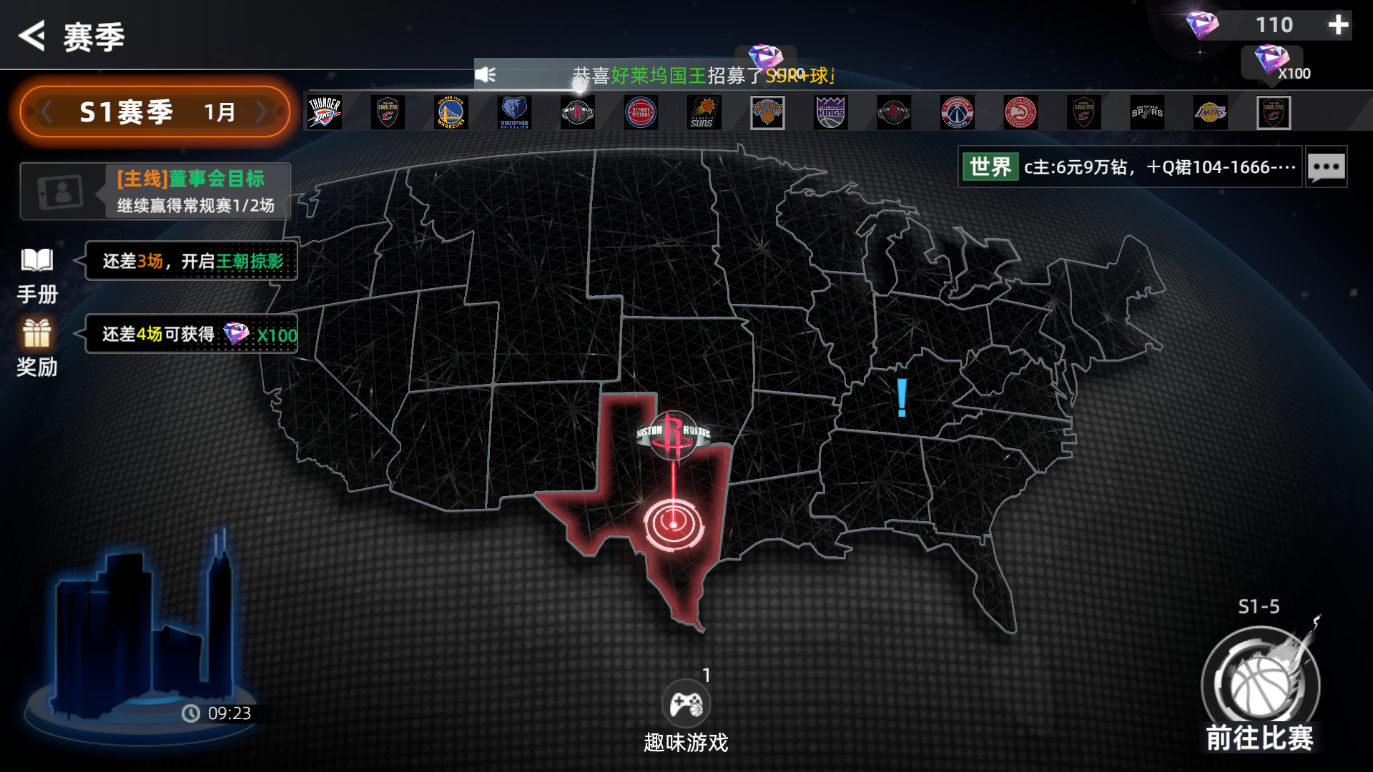This screenshot has width=1373, height=772.
Task: Go back from the season screen
Action: [x=32, y=36]
